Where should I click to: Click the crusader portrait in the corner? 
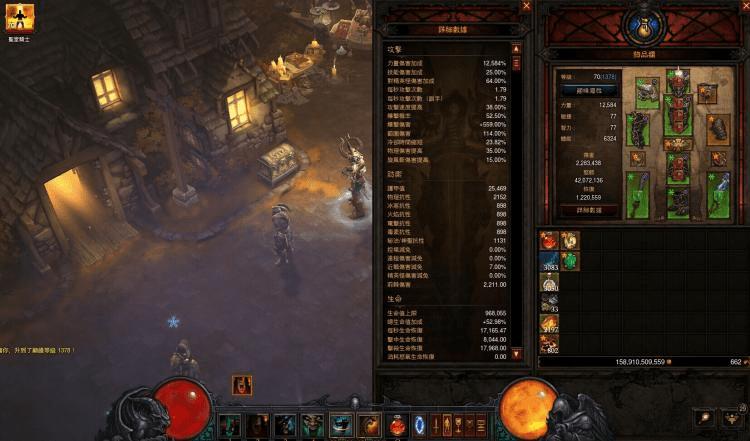coord(19,17)
